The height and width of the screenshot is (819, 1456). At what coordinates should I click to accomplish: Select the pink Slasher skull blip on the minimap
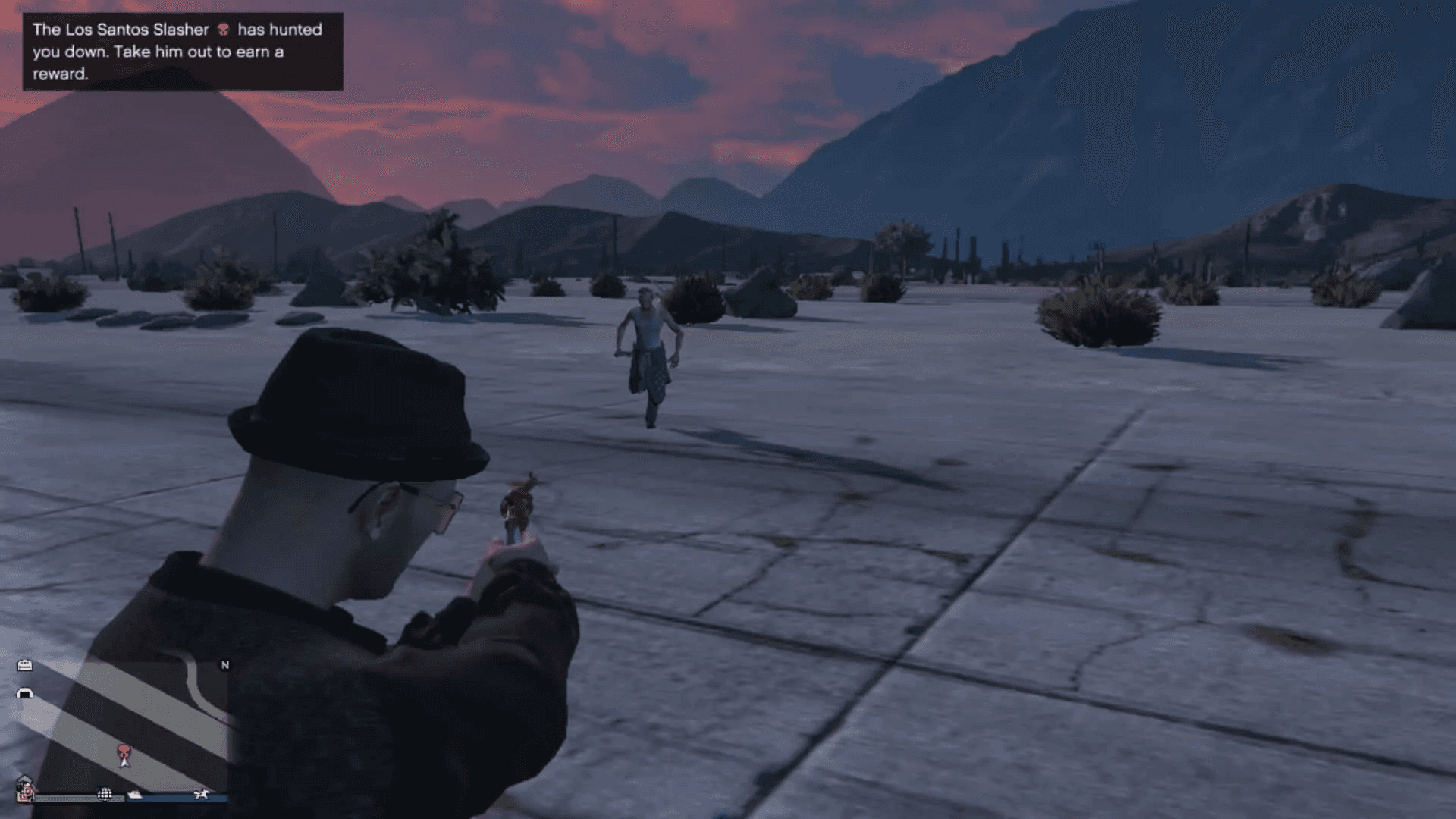(123, 751)
